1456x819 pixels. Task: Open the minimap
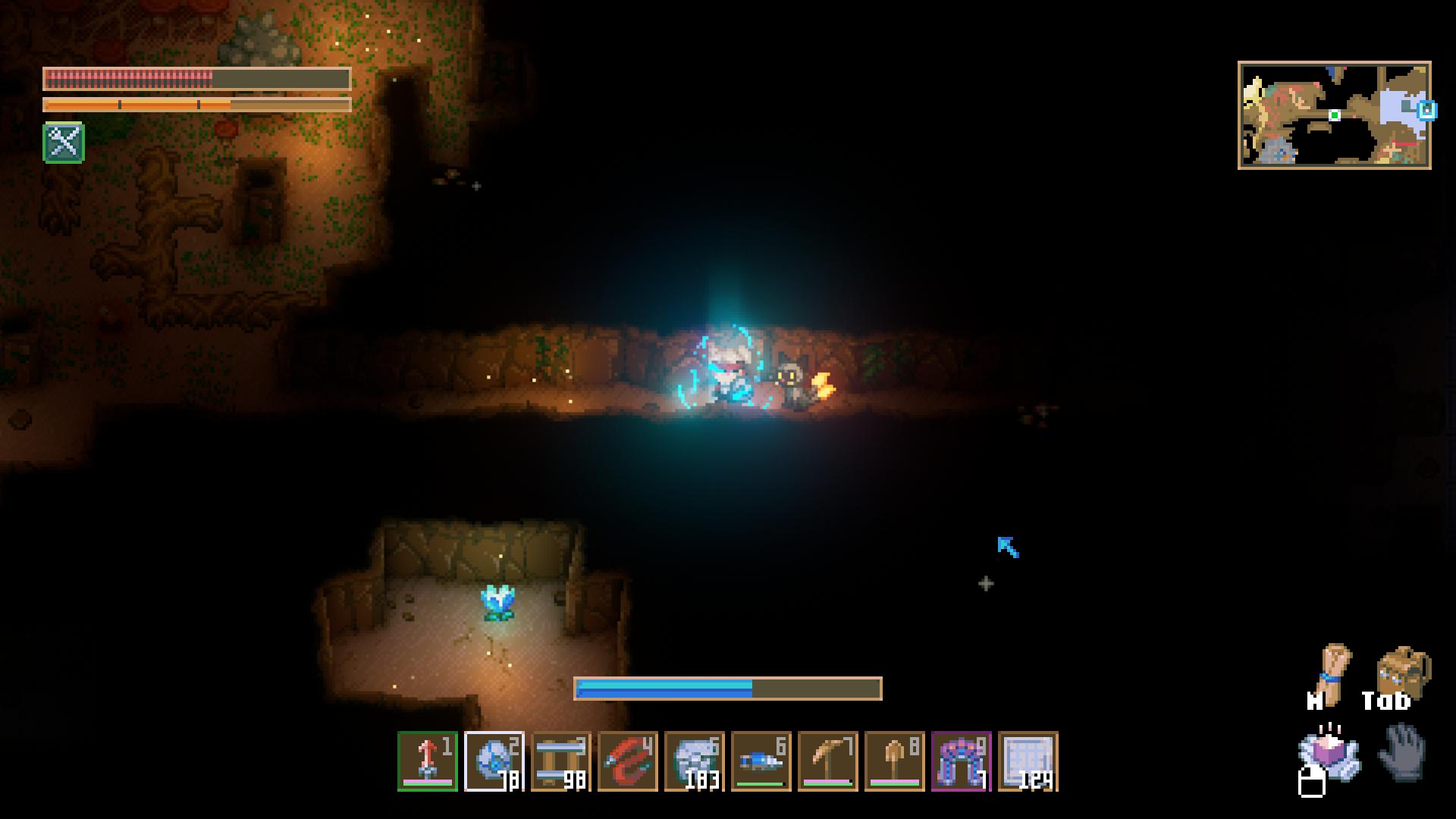pyautogui.click(x=1335, y=115)
